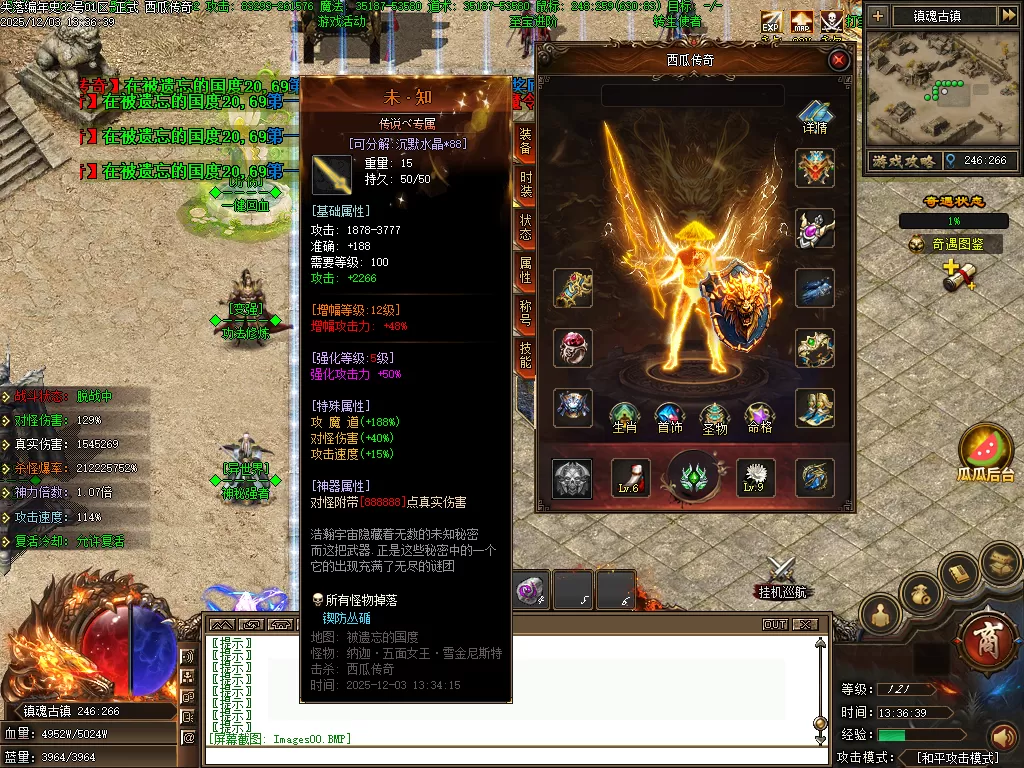Close the chat window with X
Image resolution: width=1024 pixels, height=768 pixels.
(805, 625)
